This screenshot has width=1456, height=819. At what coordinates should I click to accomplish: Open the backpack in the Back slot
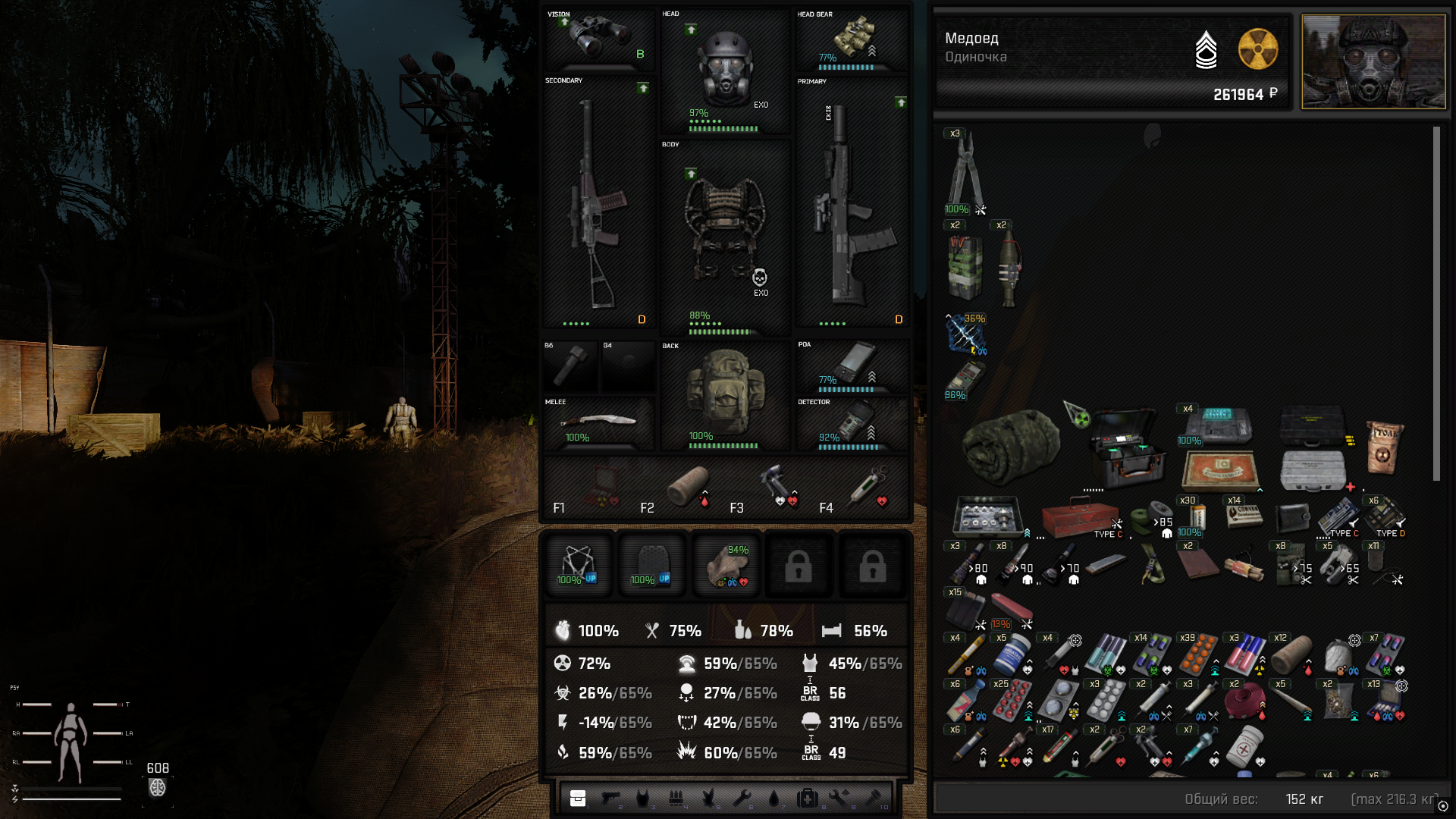724,393
